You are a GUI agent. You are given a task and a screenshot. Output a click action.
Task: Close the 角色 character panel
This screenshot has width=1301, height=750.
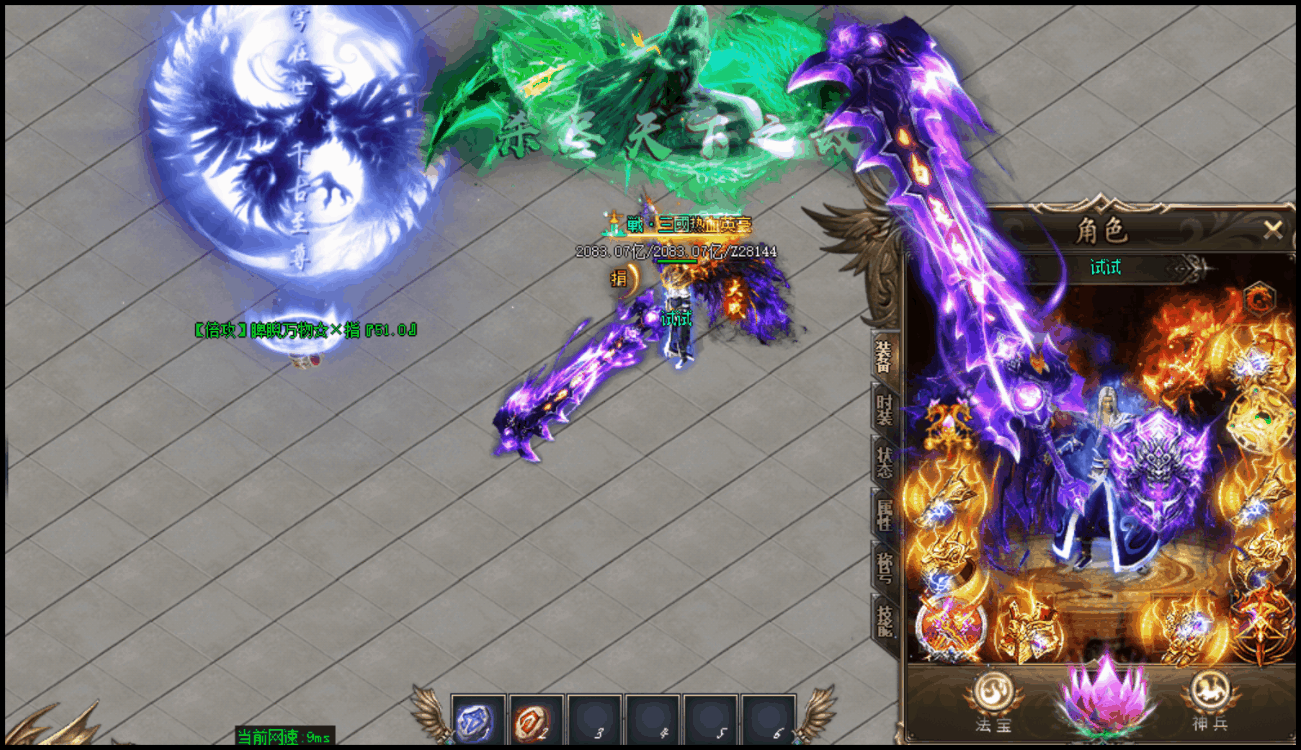[1272, 230]
